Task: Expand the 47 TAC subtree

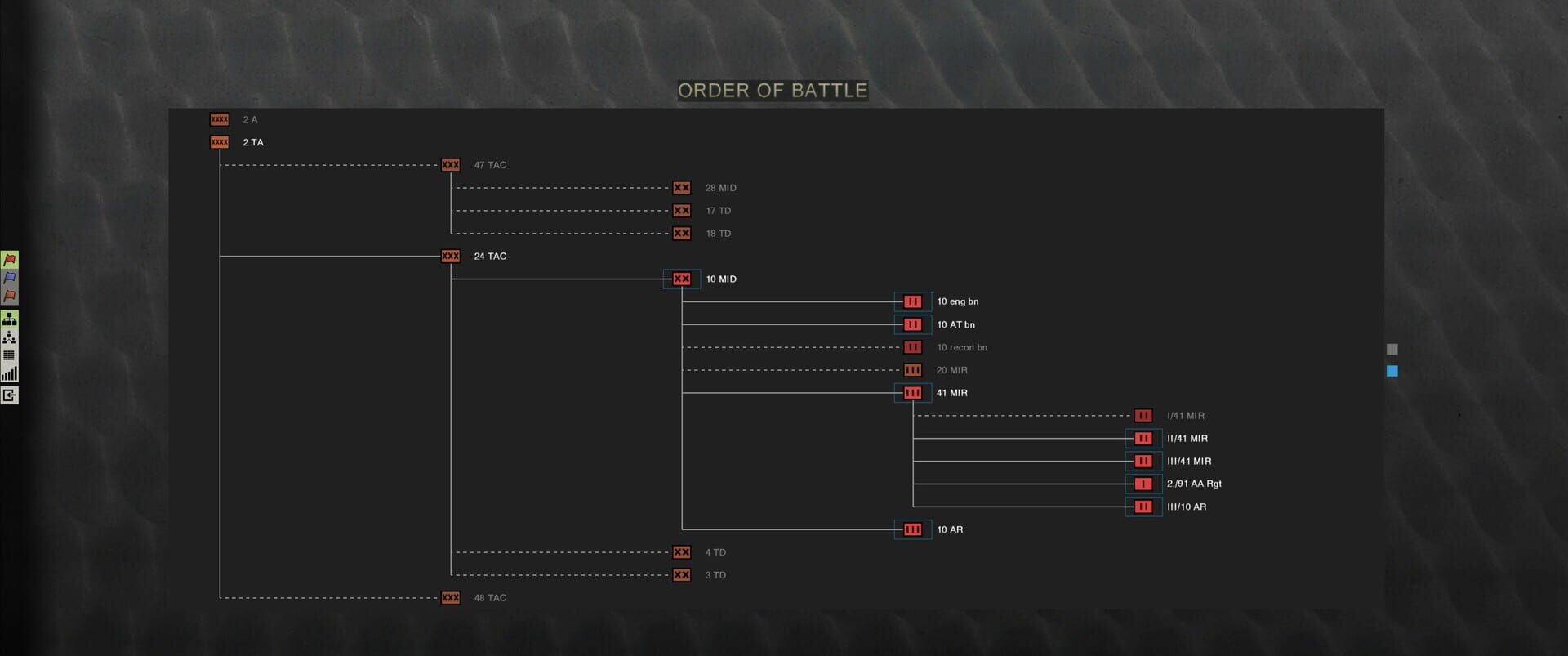Action: click(451, 164)
